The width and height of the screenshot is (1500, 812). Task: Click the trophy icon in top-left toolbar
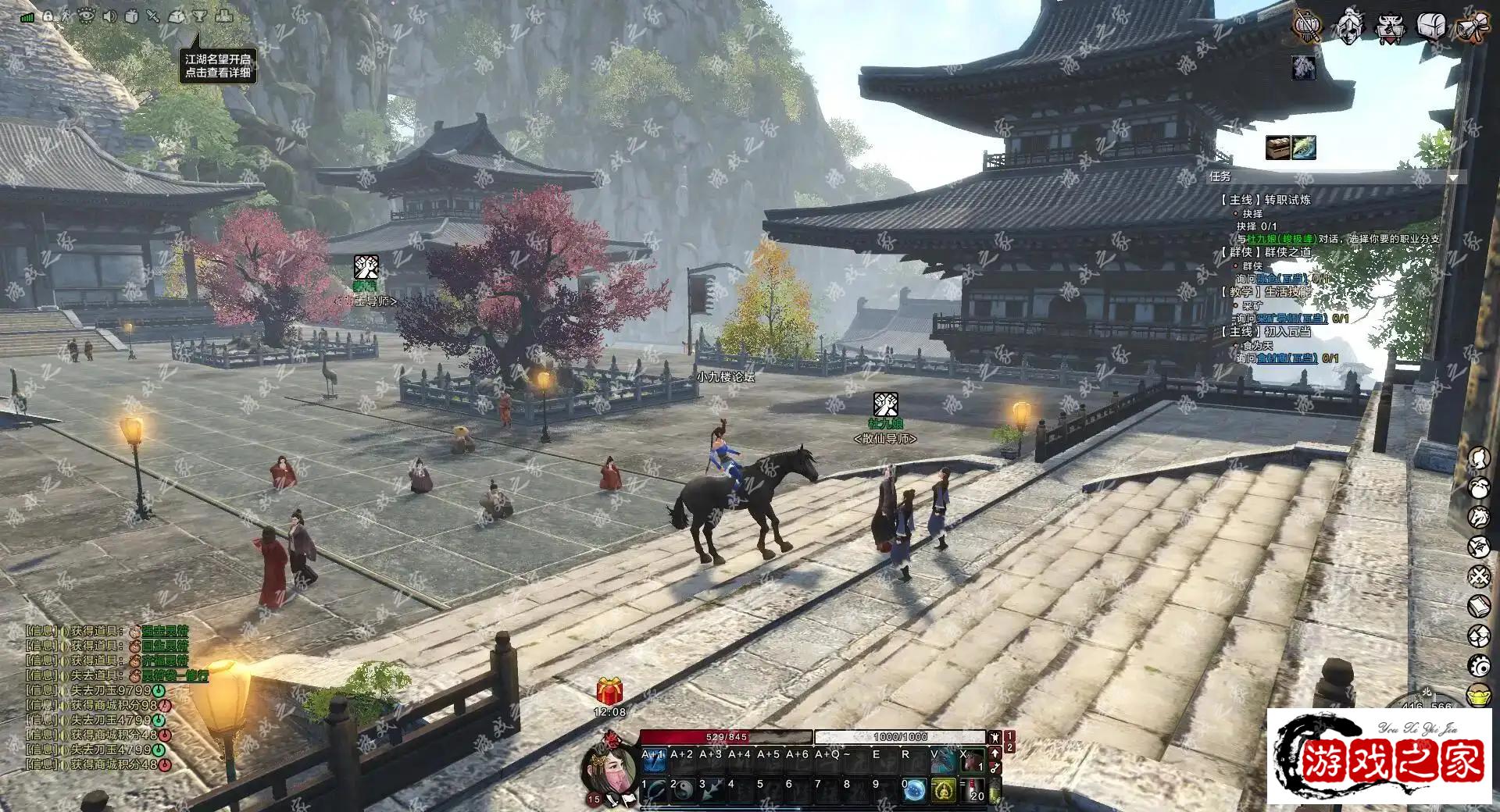pyautogui.click(x=199, y=16)
